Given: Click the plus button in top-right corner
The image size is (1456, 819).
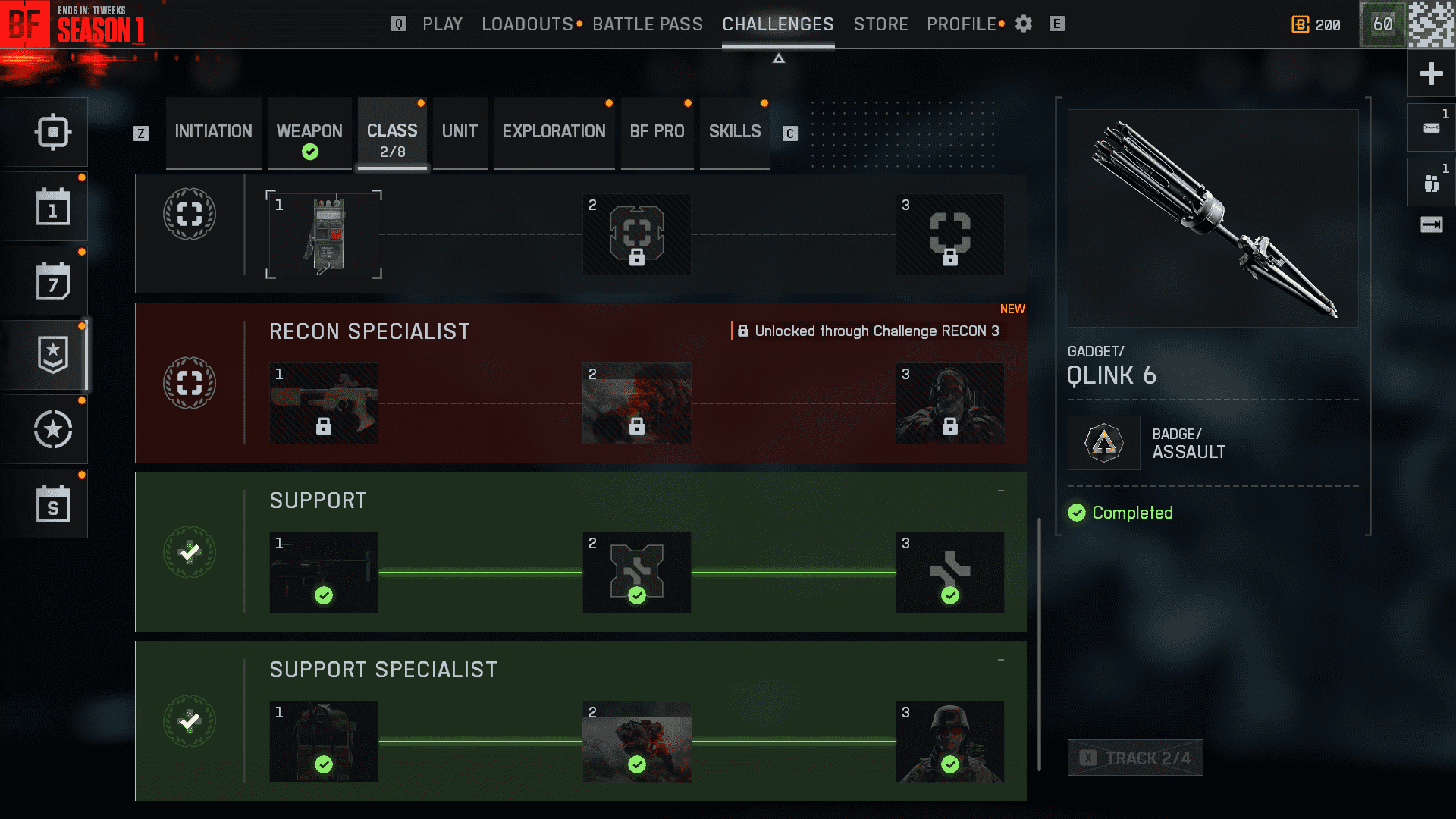Looking at the screenshot, I should pos(1431,74).
